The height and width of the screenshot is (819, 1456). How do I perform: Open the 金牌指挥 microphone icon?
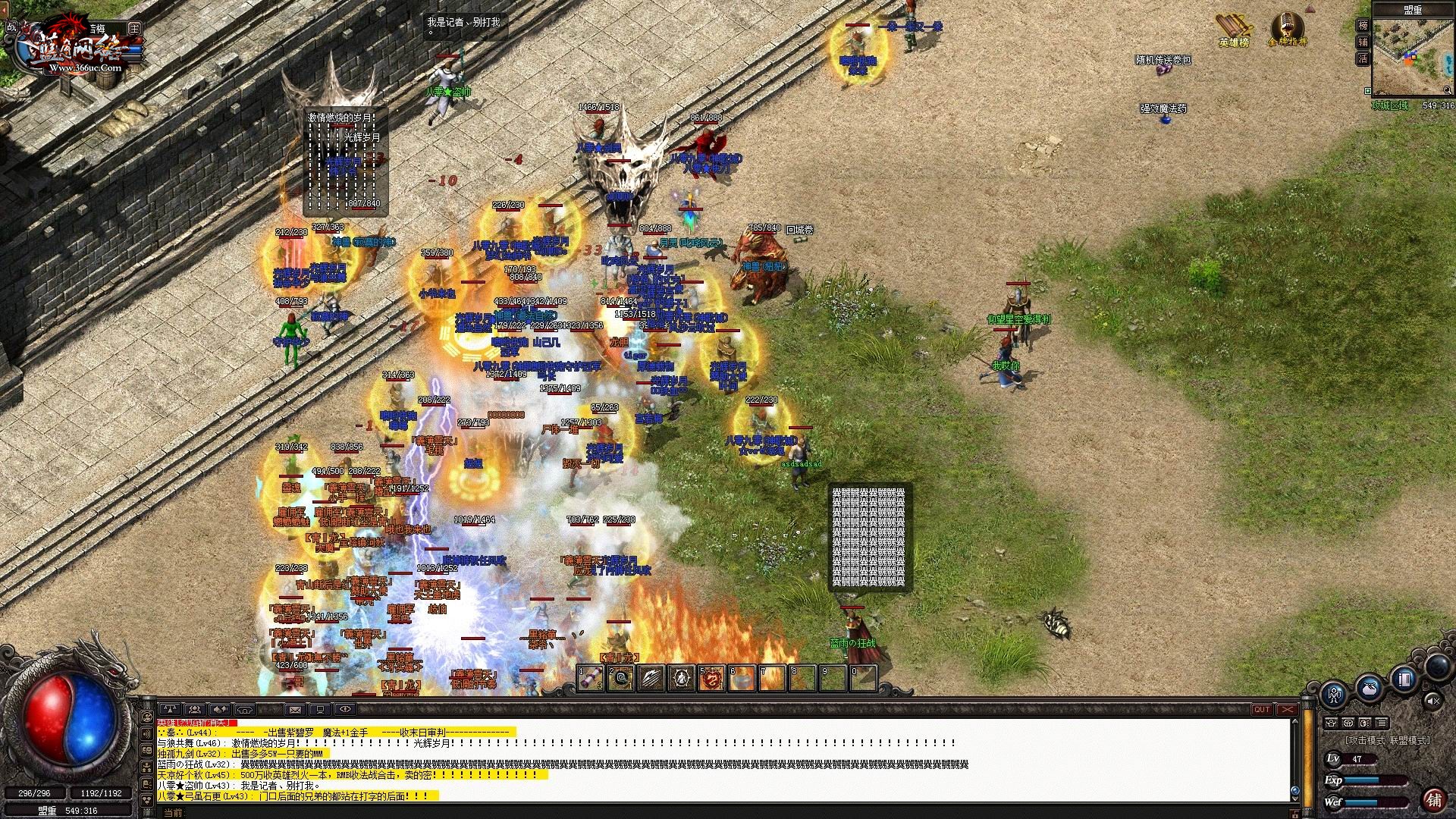coord(1287,29)
